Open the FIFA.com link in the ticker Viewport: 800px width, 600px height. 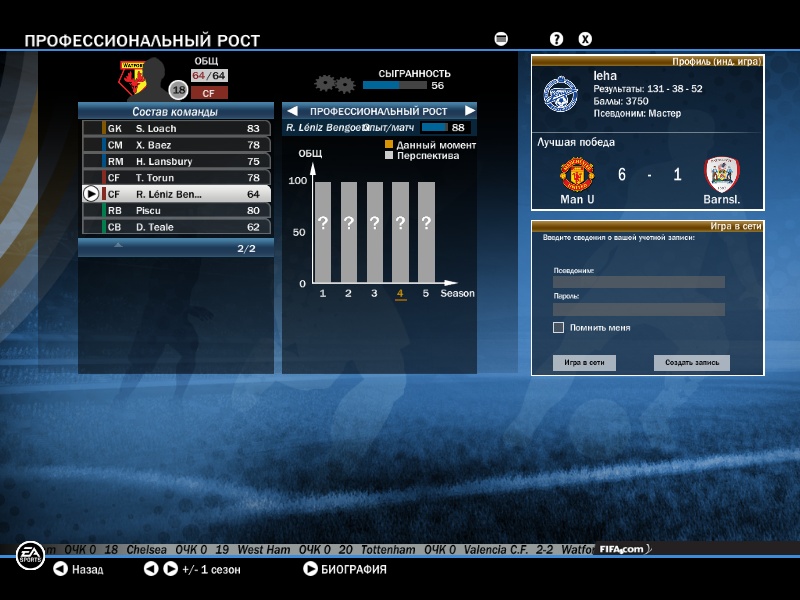click(623, 549)
